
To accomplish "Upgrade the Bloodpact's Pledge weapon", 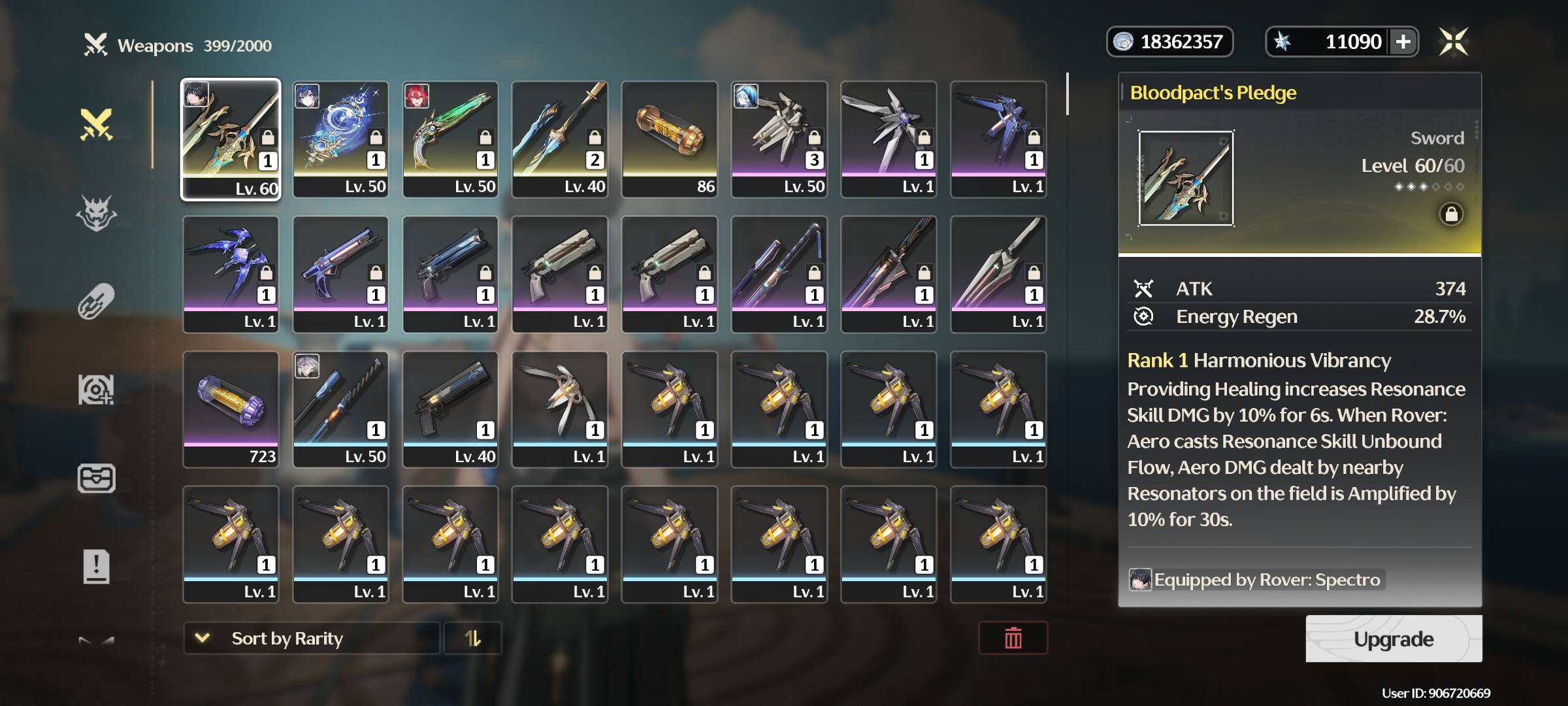I will pos(1393,639).
